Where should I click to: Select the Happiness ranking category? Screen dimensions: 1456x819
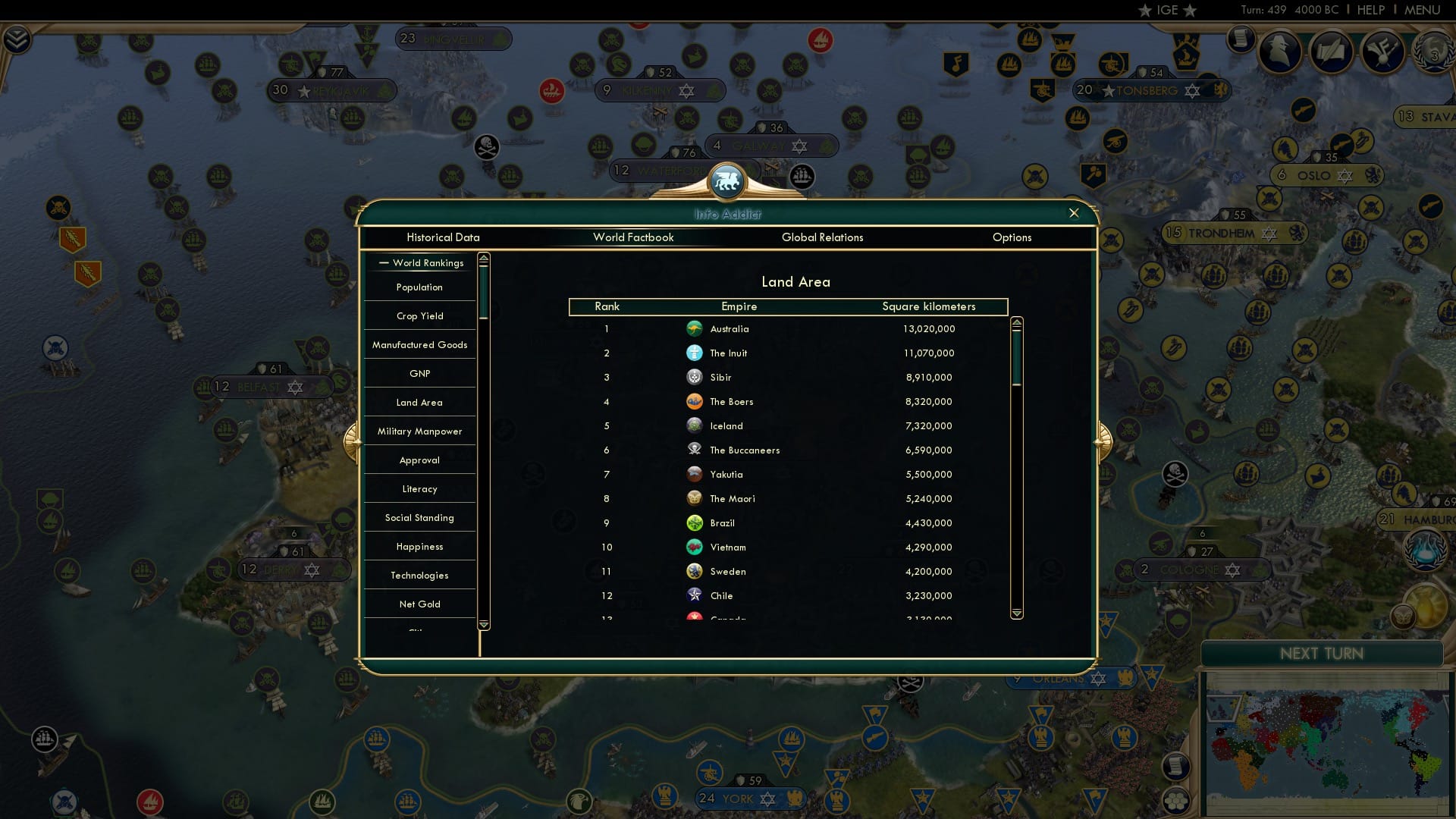[419, 546]
